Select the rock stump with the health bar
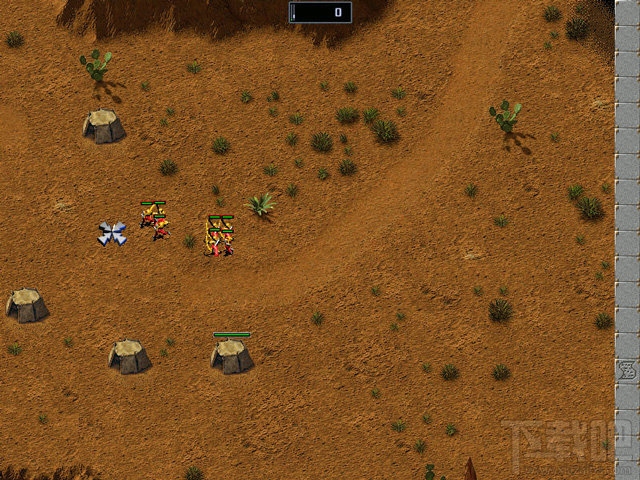The image size is (640, 480). [x=231, y=356]
